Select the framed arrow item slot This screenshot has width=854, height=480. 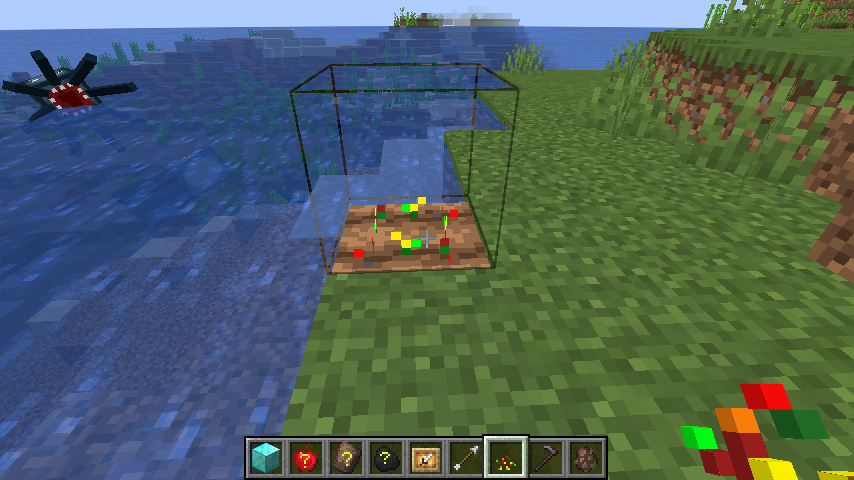425,458
